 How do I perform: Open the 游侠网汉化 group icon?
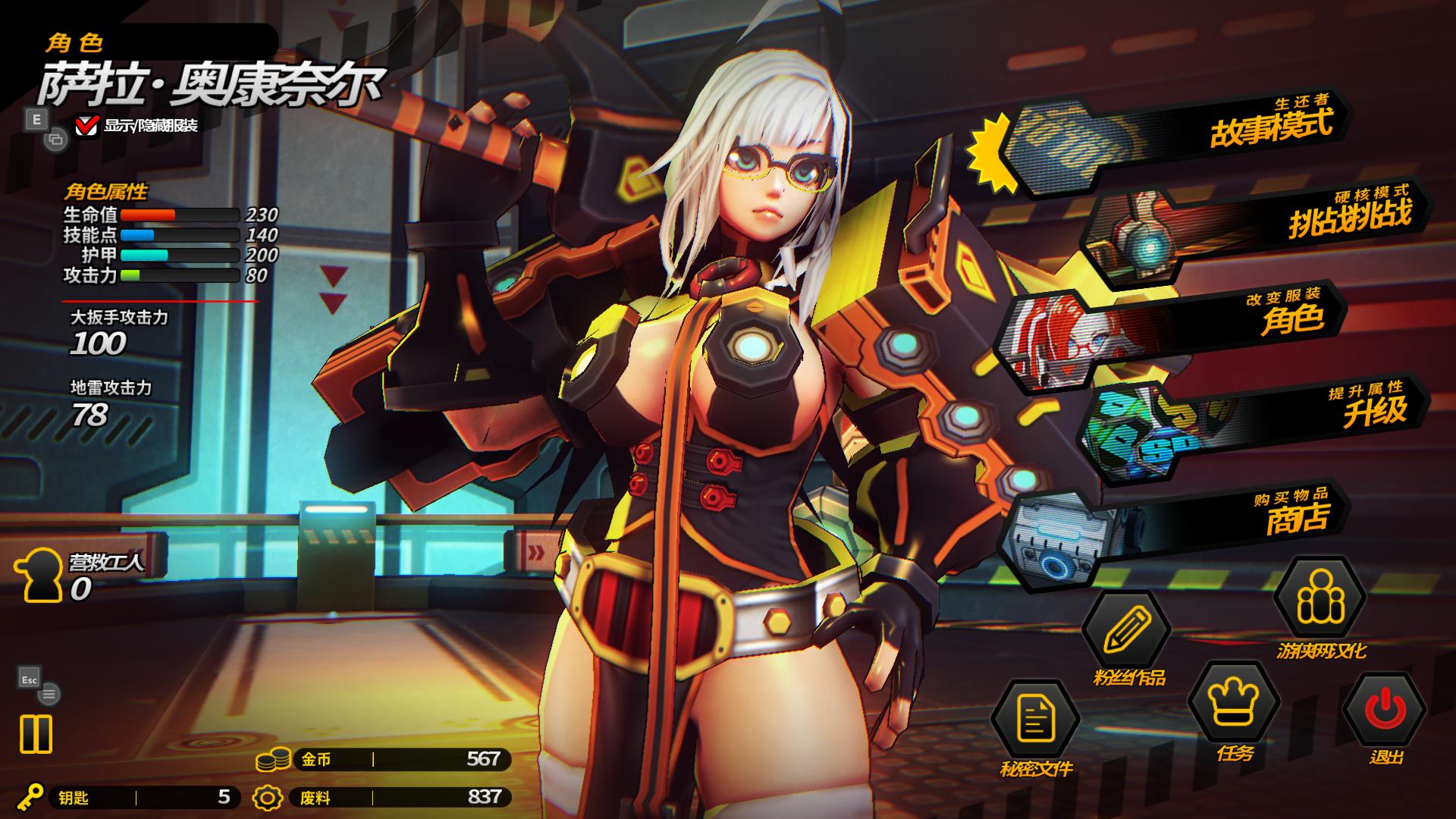1319,601
